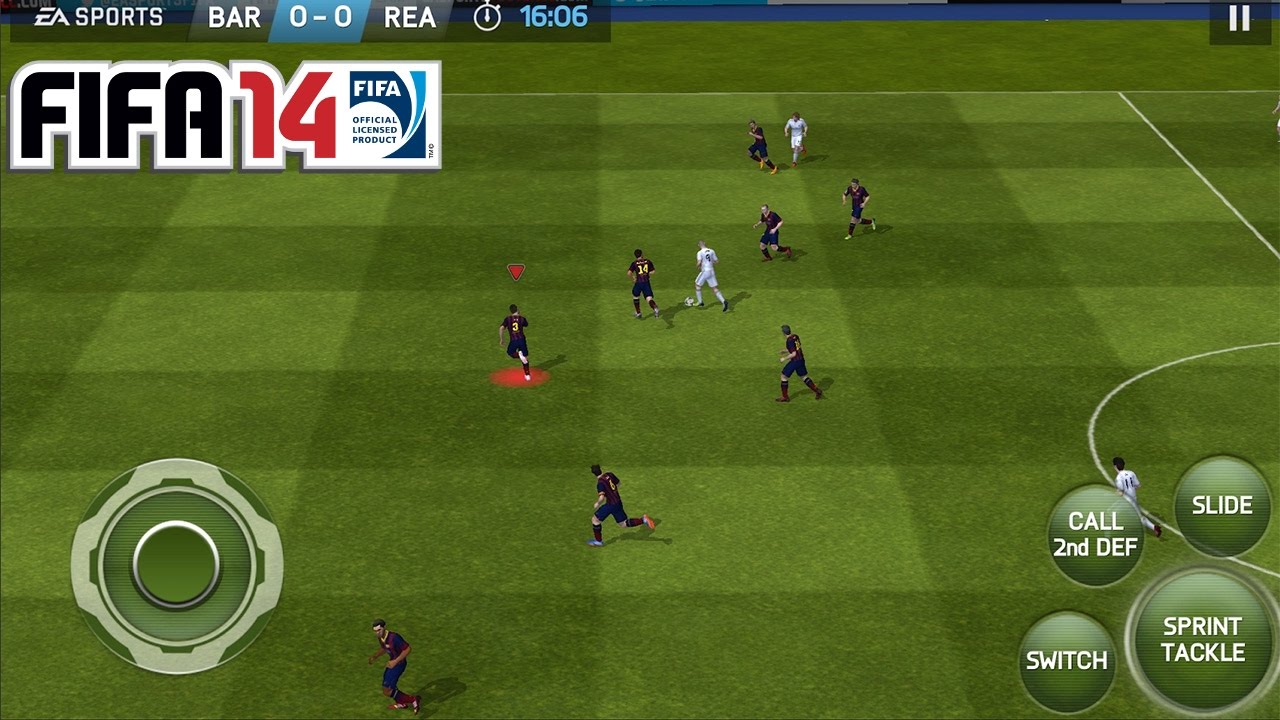Activate CALL 2nd DEF
The width and height of the screenshot is (1280, 720).
pyautogui.click(x=1098, y=530)
